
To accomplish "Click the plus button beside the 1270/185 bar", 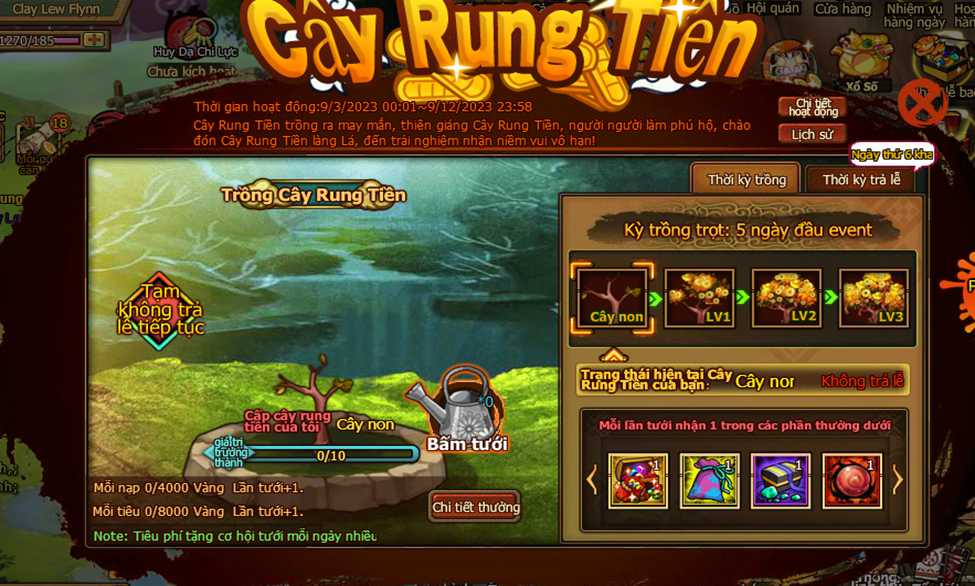I will [x=94, y=40].
